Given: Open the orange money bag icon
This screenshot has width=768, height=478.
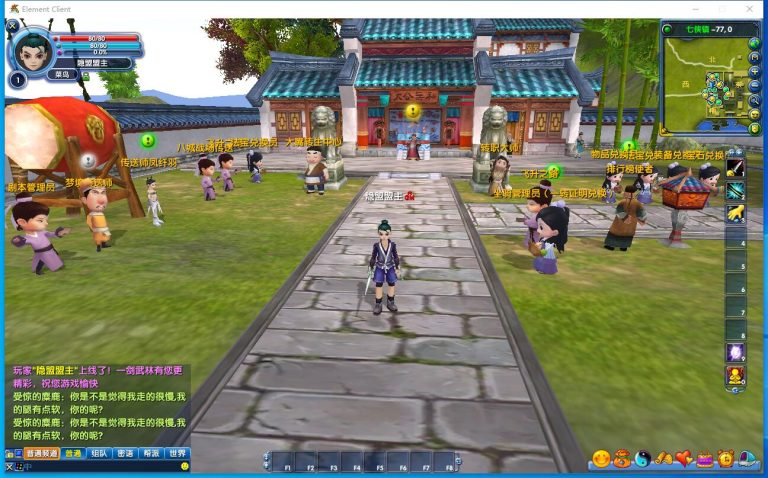Looking at the screenshot, I should 622,459.
